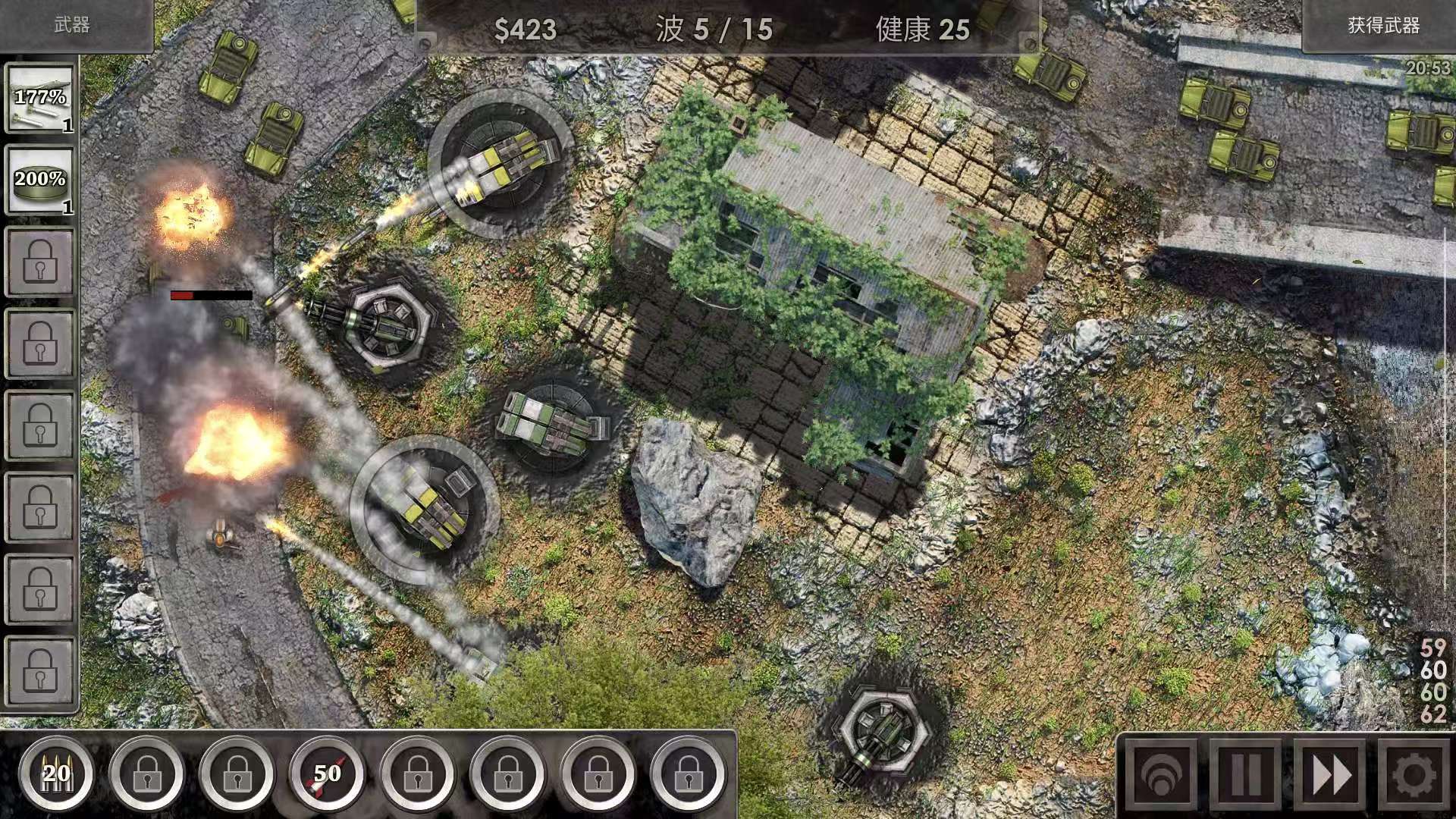Click the topmost locked weapon slot in sidebar

39,261
